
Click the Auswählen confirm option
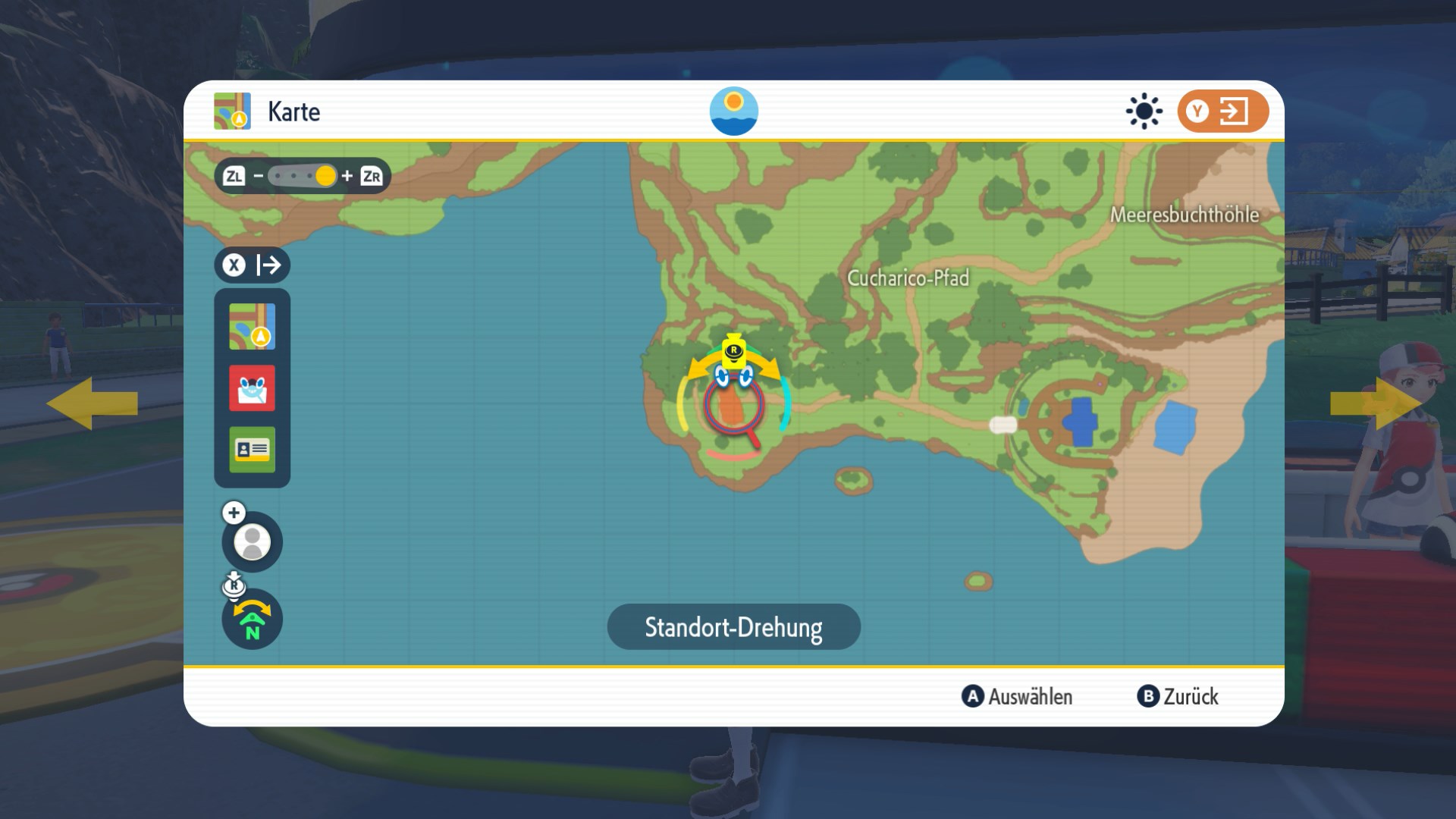point(1017,696)
